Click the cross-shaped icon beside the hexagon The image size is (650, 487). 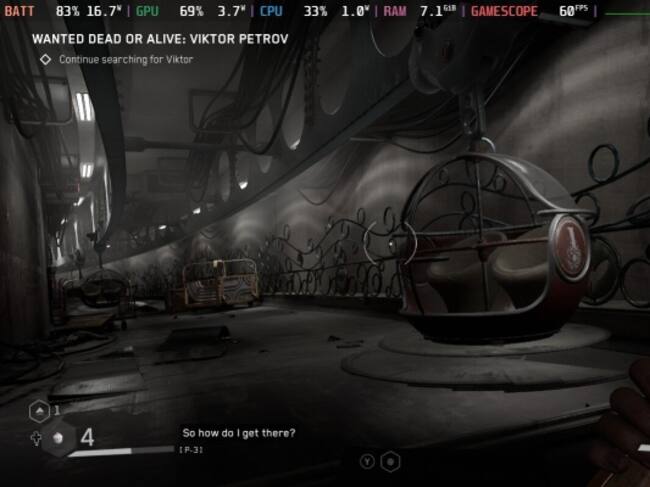pos(35,438)
